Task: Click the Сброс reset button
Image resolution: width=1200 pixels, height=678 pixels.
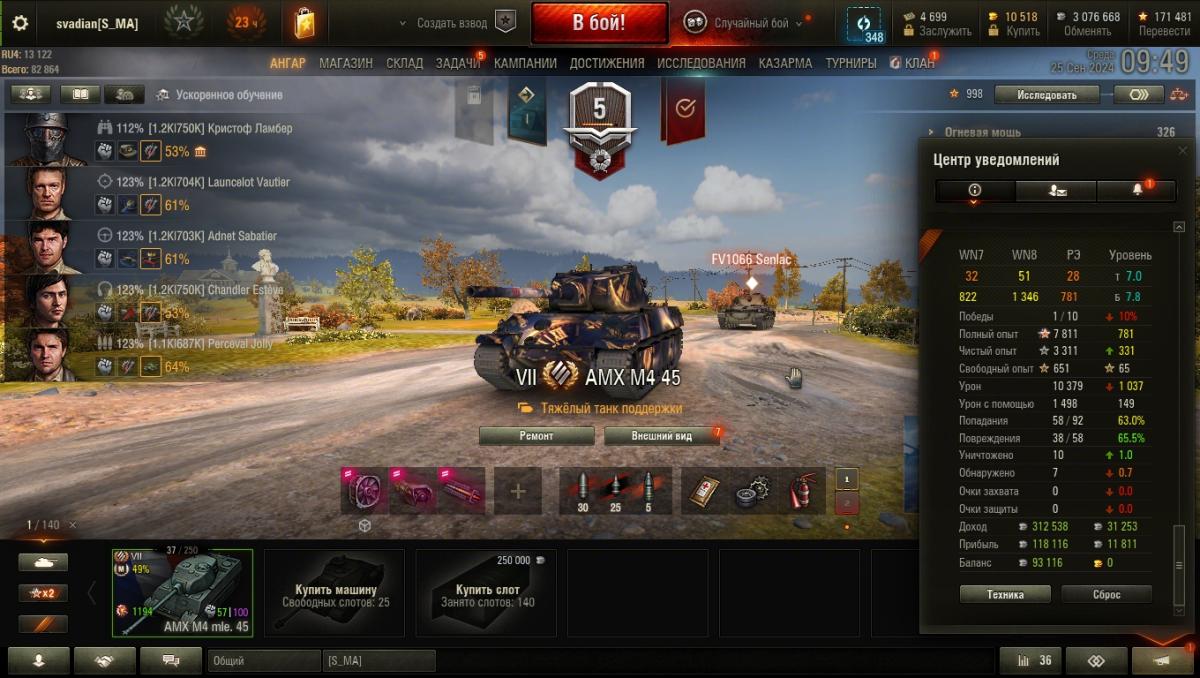Action: tap(1106, 594)
